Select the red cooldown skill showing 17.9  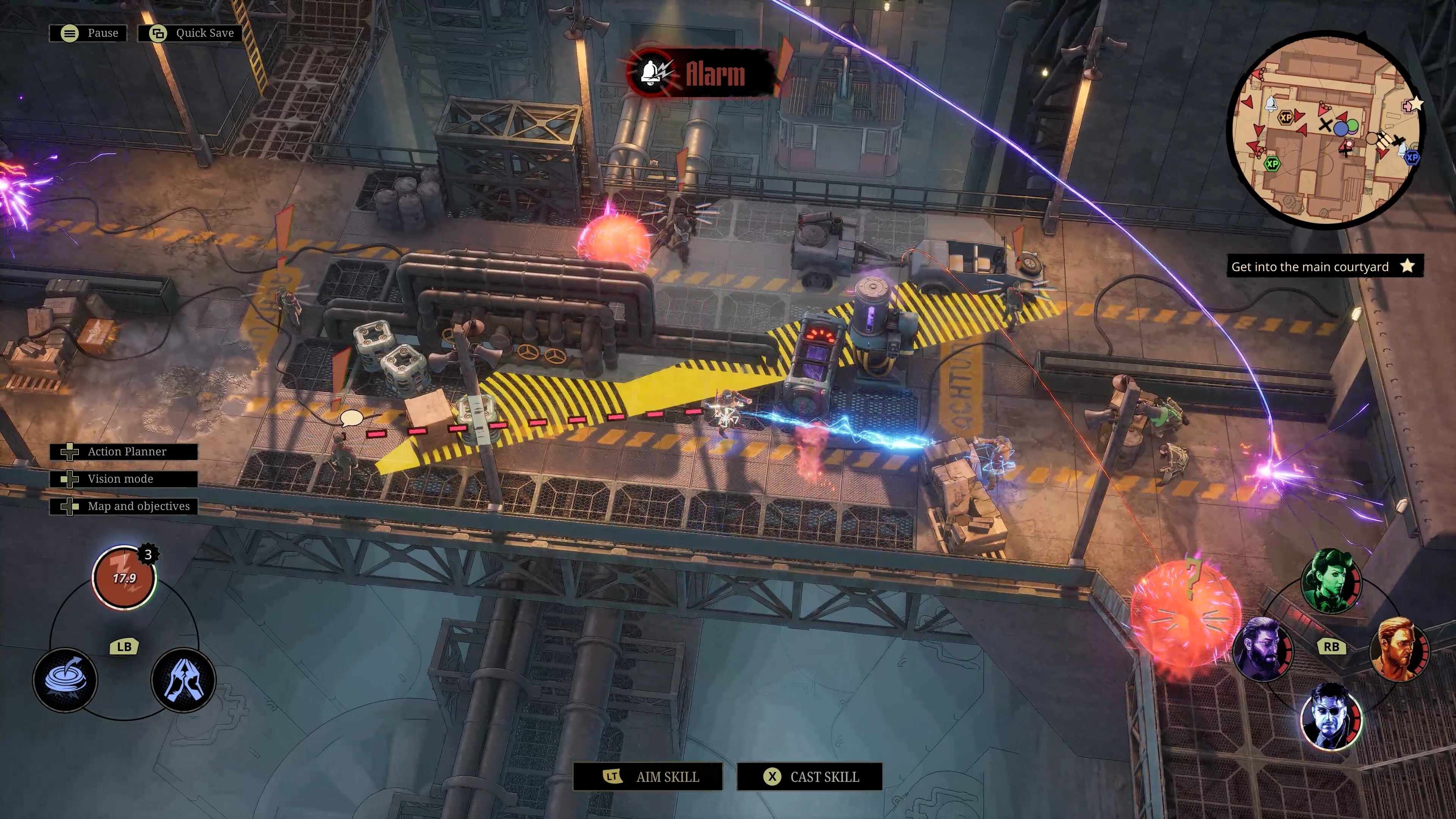pos(124,577)
